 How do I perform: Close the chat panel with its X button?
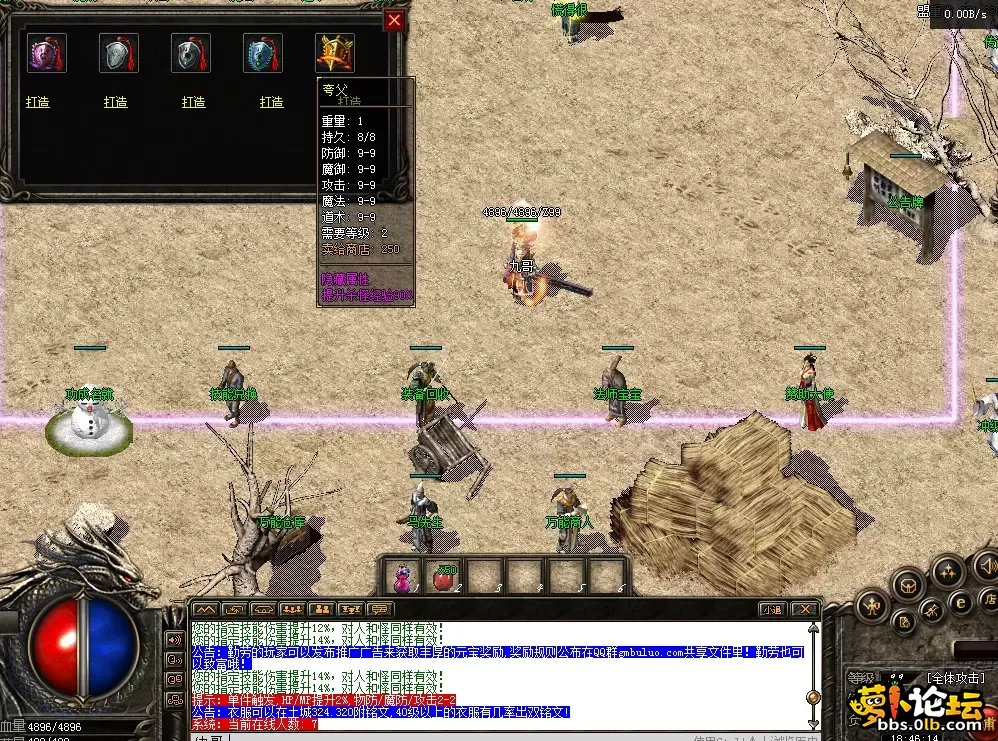coord(808,609)
